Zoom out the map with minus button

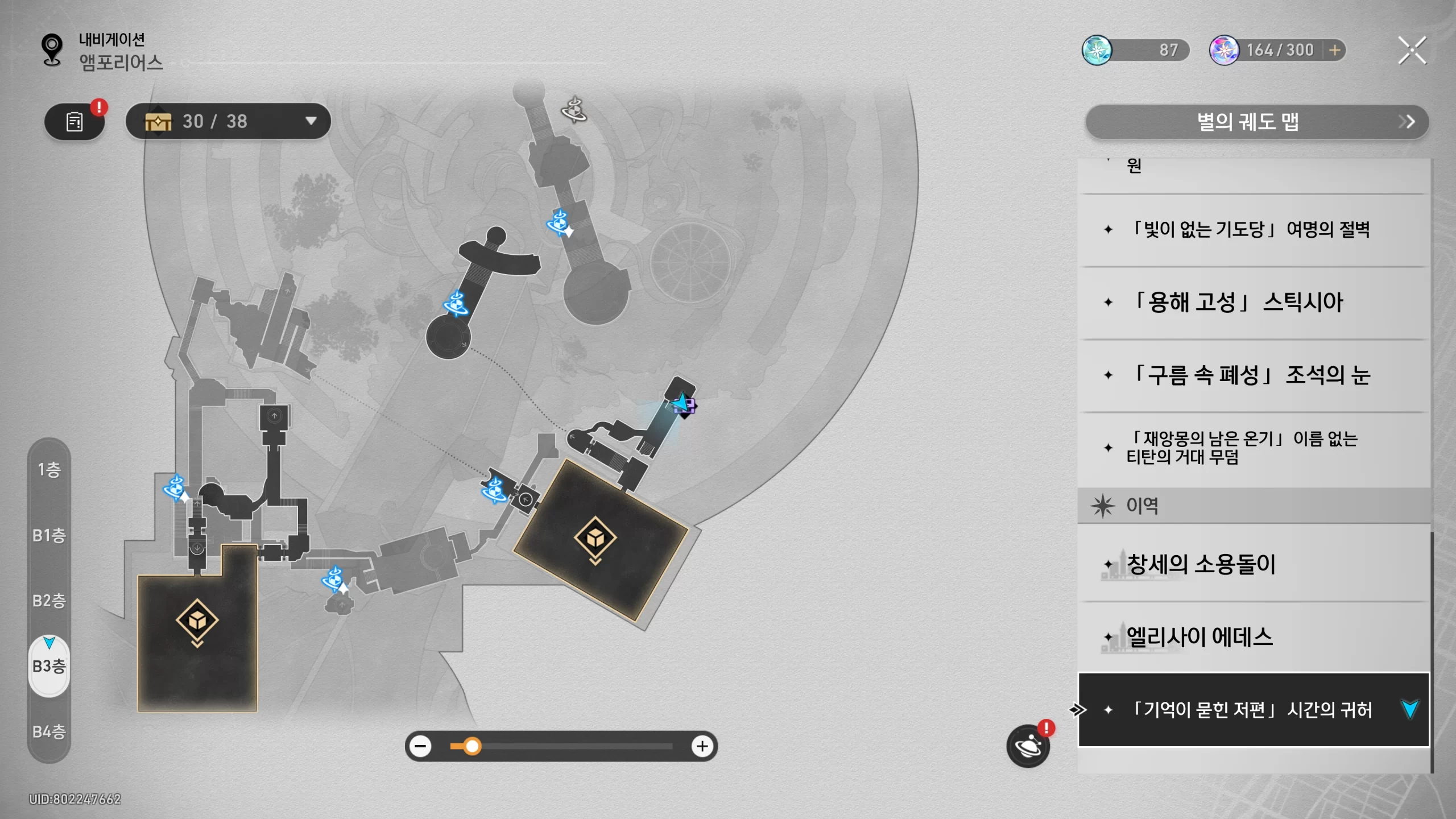point(421,746)
